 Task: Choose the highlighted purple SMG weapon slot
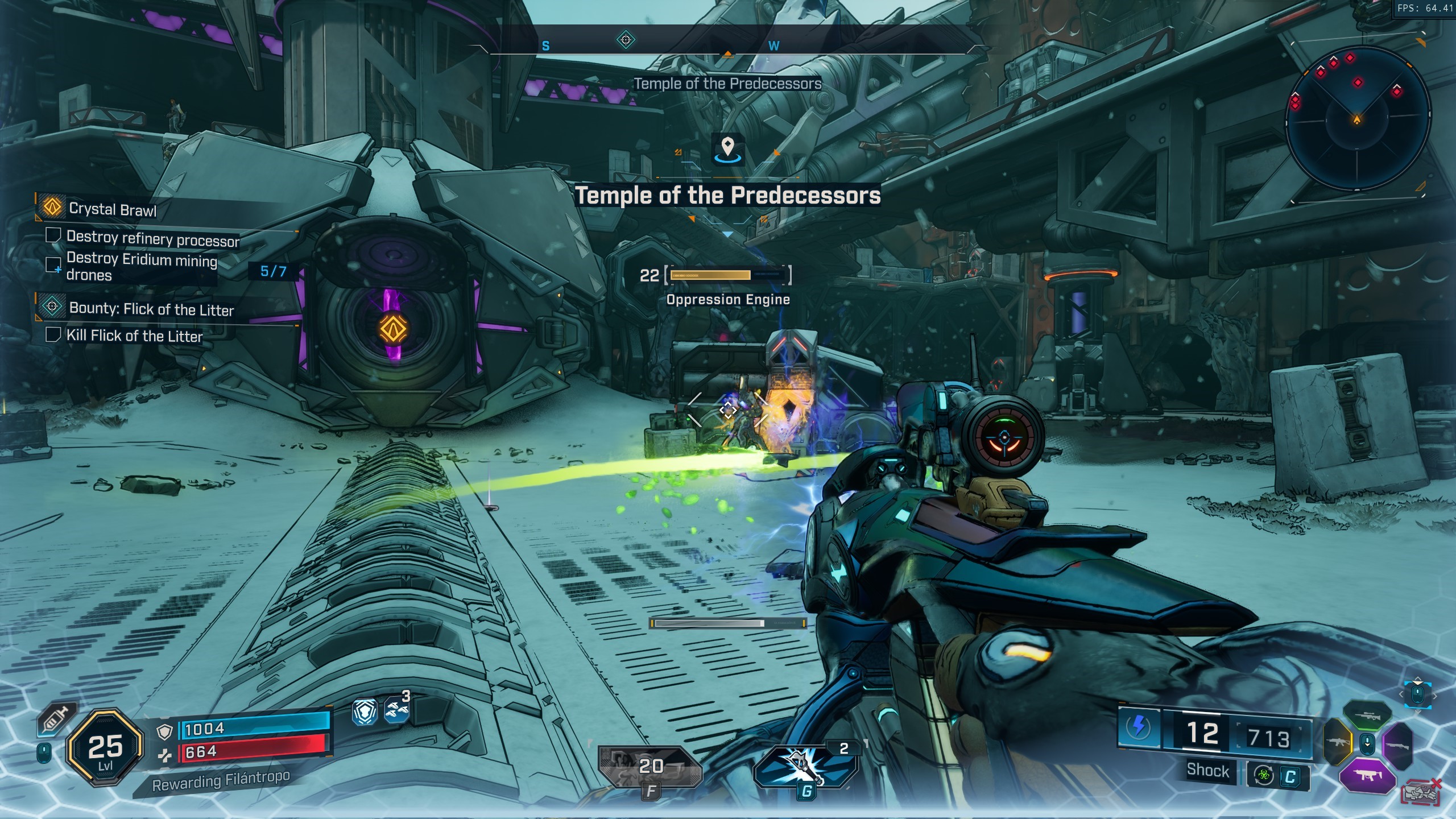(x=1367, y=775)
